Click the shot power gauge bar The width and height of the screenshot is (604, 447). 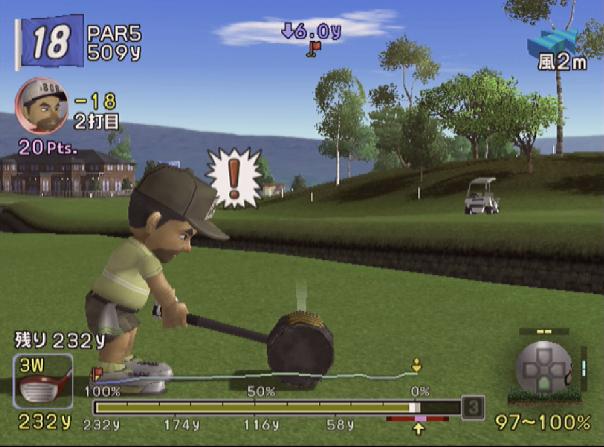(276, 407)
